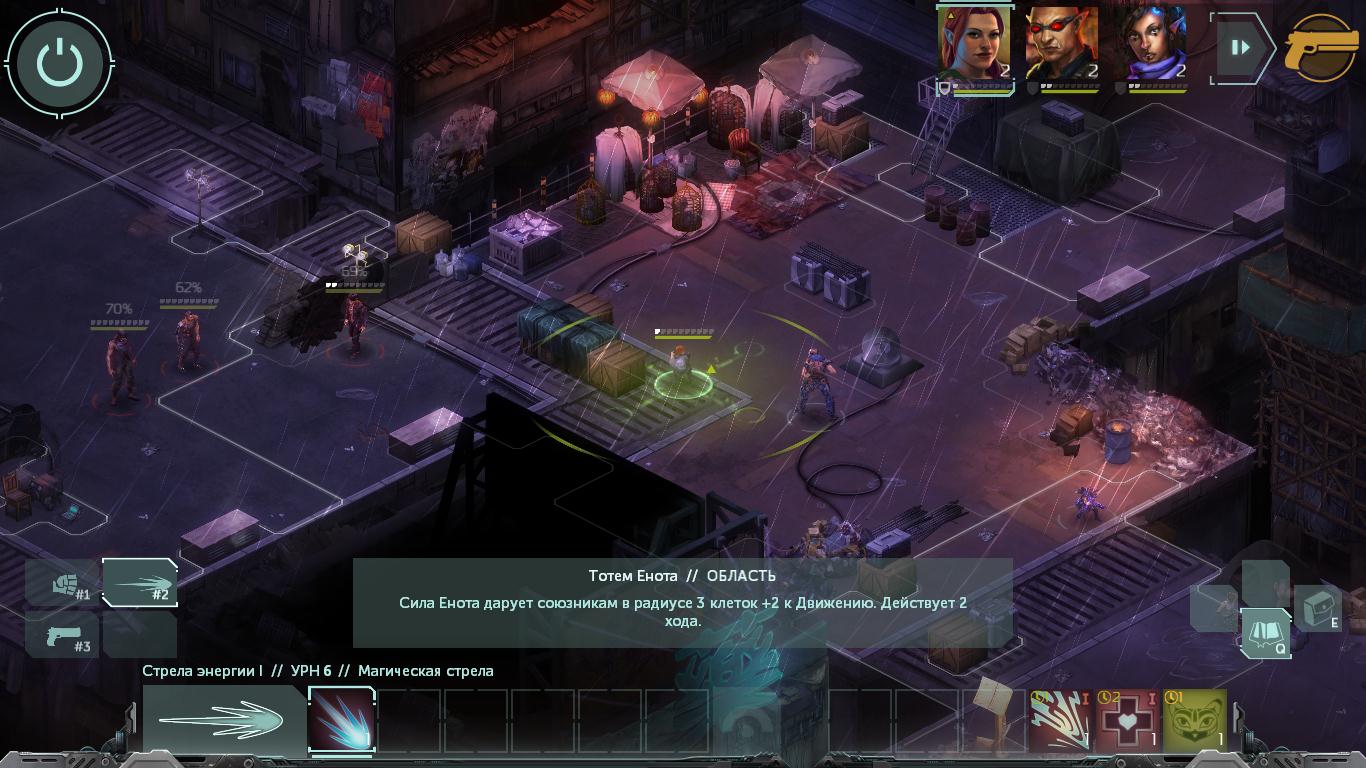
Task: Open the power button pause menu
Action: (60, 62)
